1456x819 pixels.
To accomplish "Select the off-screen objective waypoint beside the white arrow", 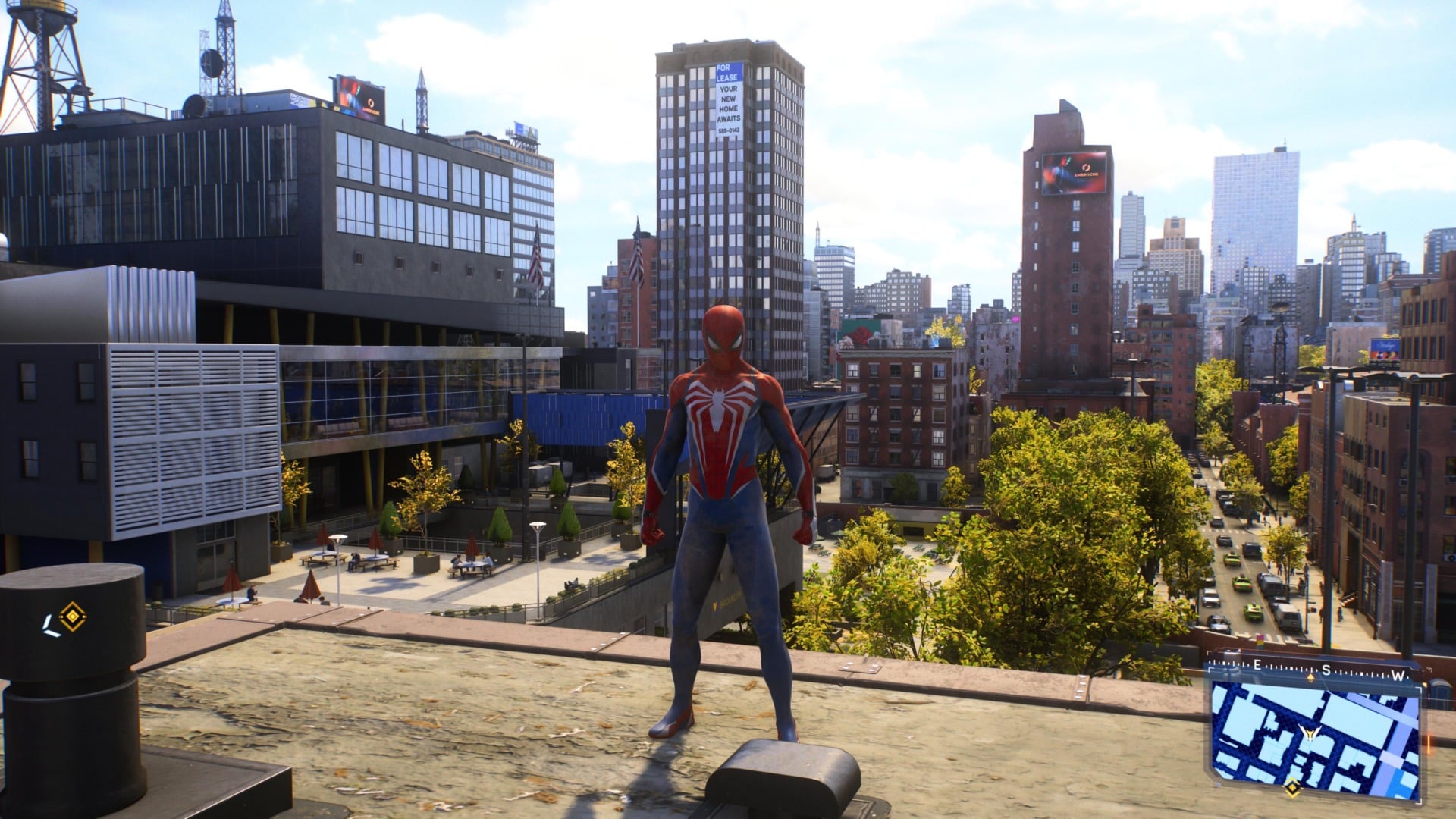I will tap(72, 617).
